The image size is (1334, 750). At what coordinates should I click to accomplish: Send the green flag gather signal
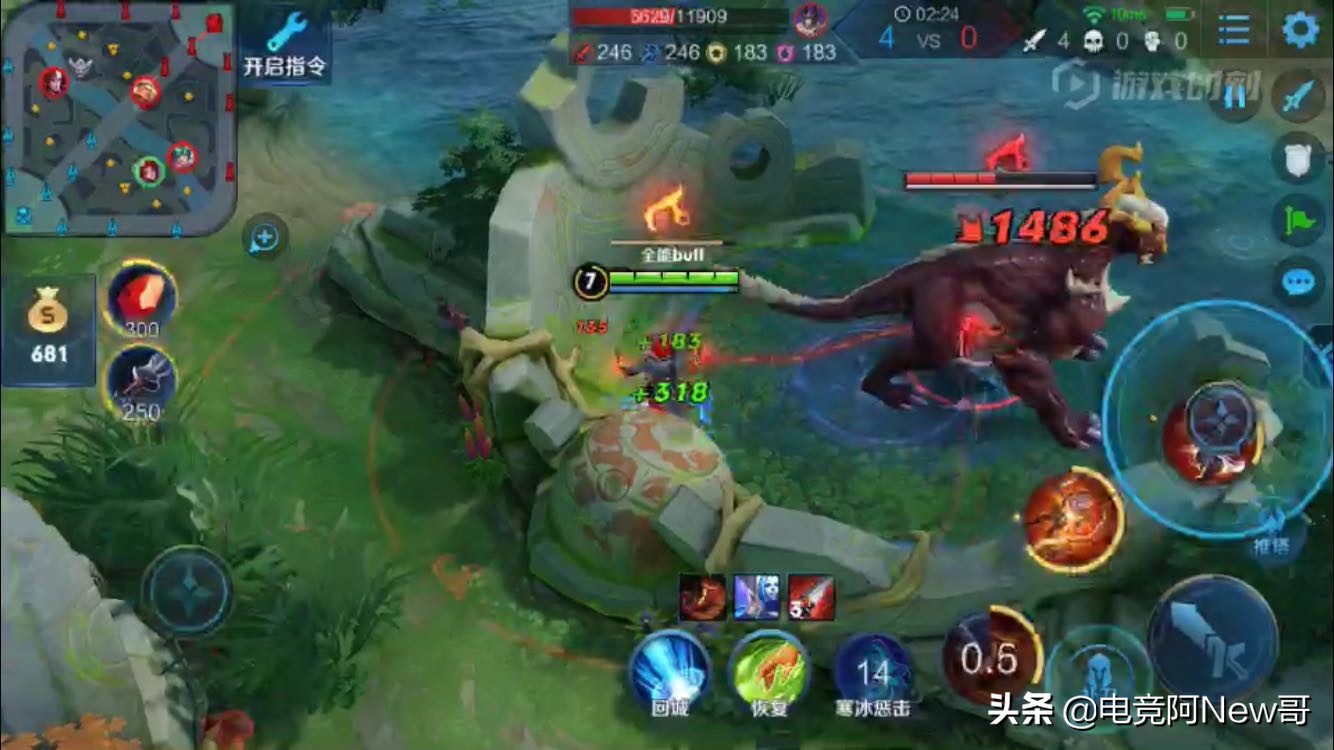click(1298, 220)
